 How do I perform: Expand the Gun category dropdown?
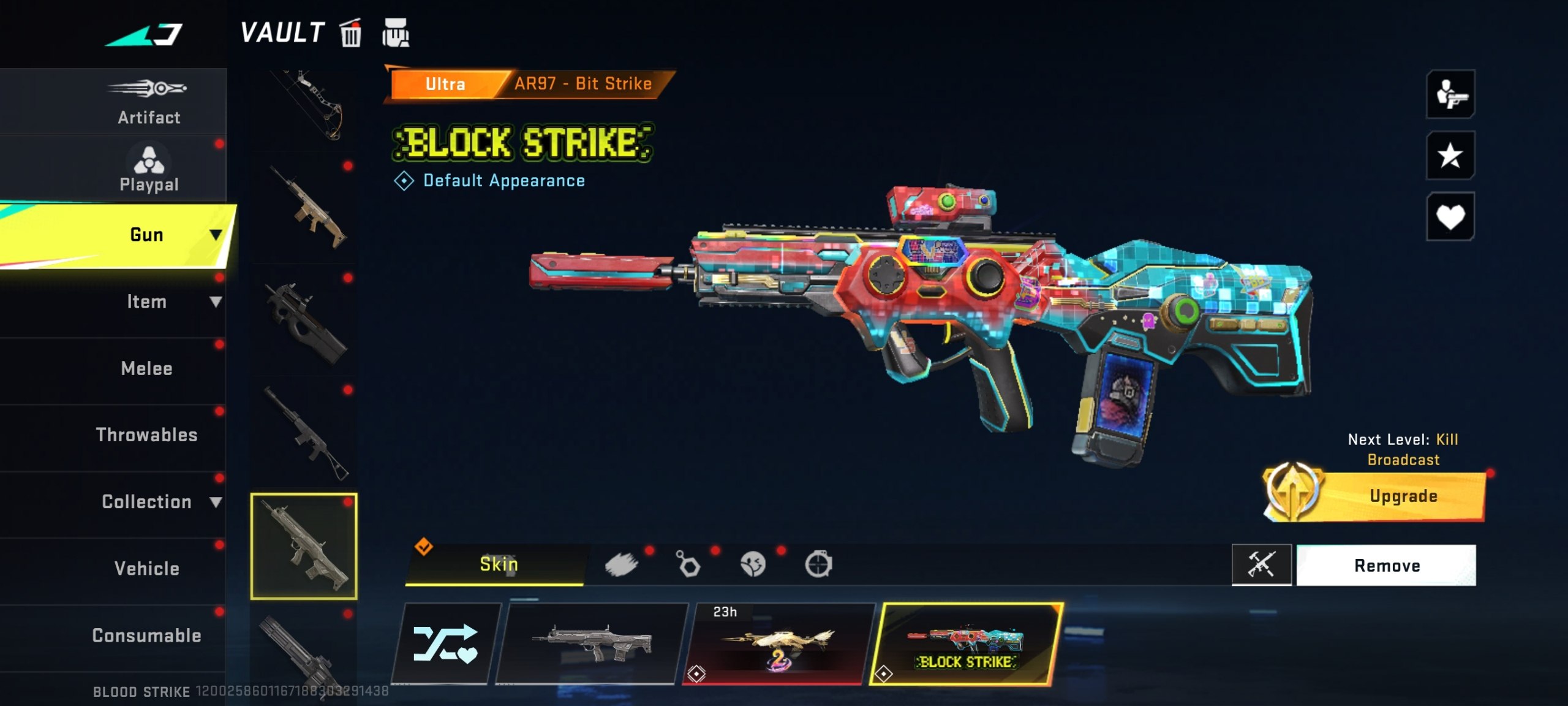(x=216, y=234)
